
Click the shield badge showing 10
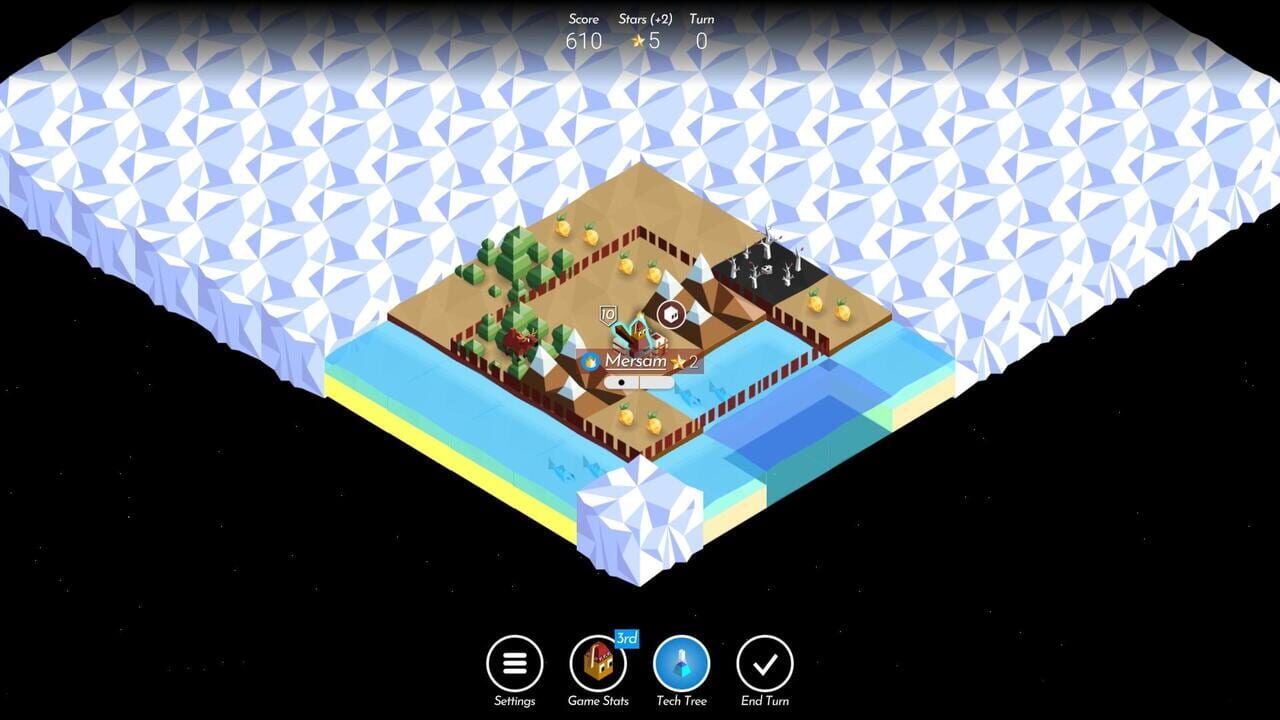coord(608,312)
